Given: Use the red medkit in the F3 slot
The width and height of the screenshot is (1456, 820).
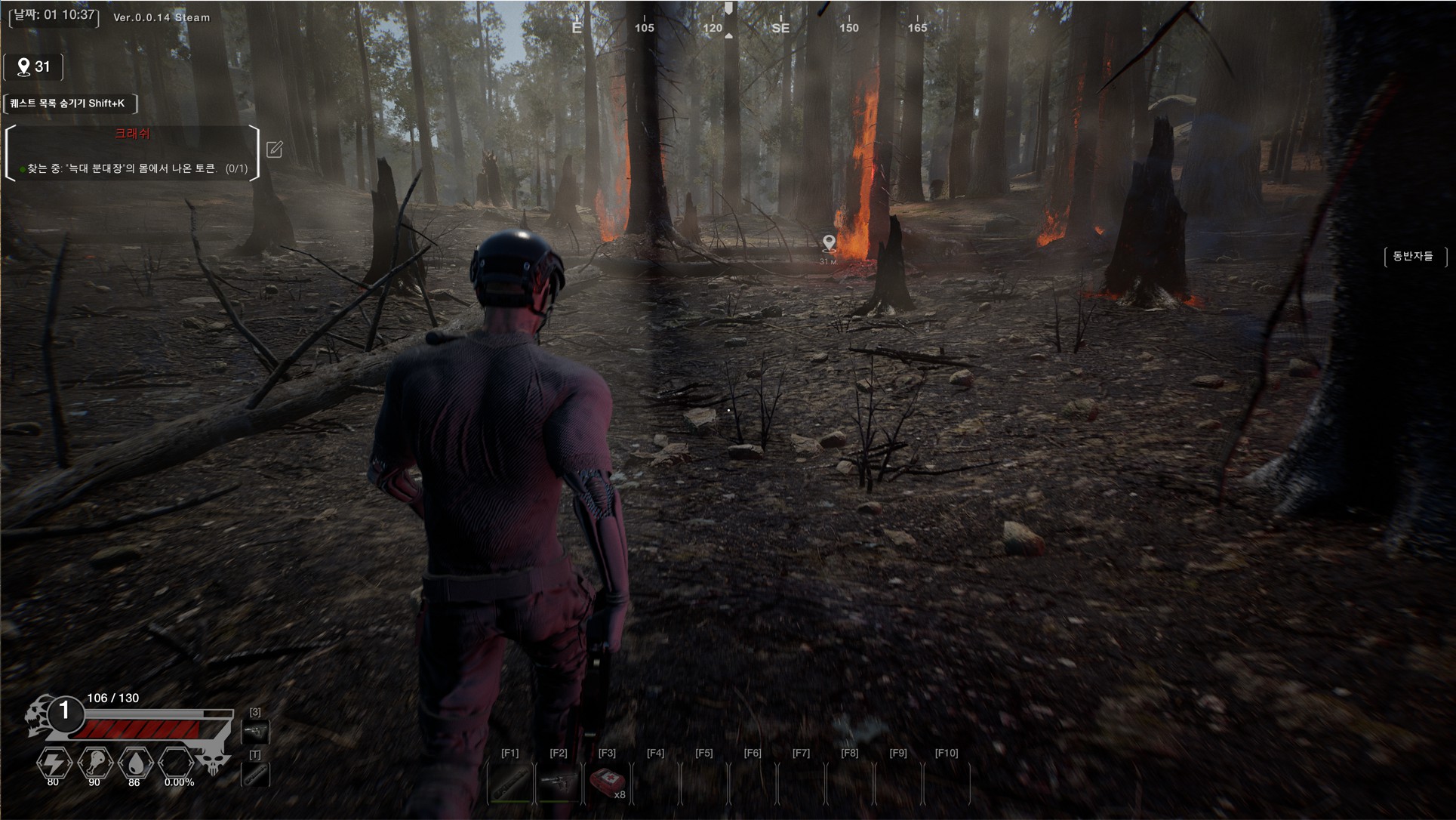Looking at the screenshot, I should tap(607, 783).
